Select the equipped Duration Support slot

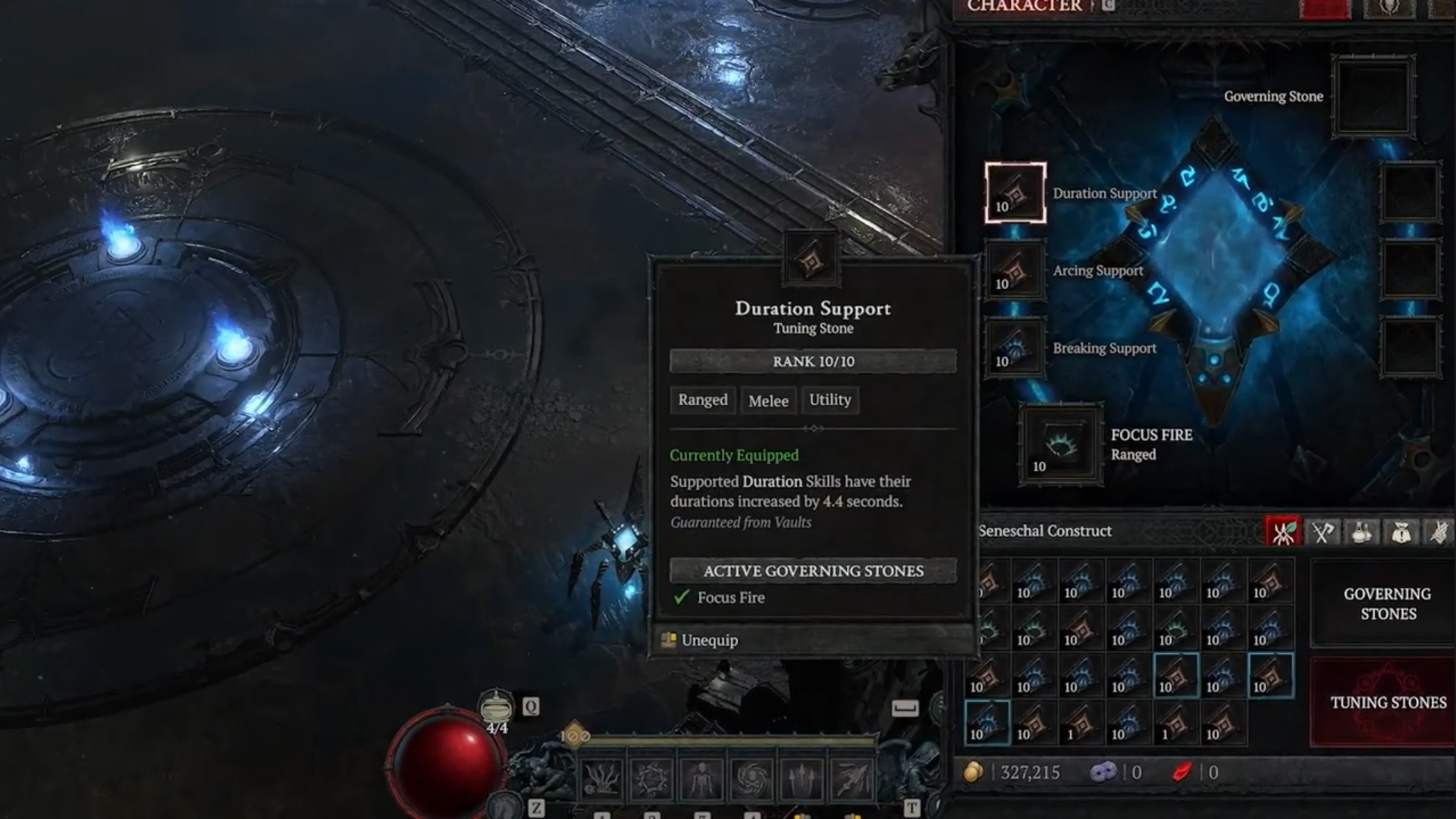coord(1015,193)
